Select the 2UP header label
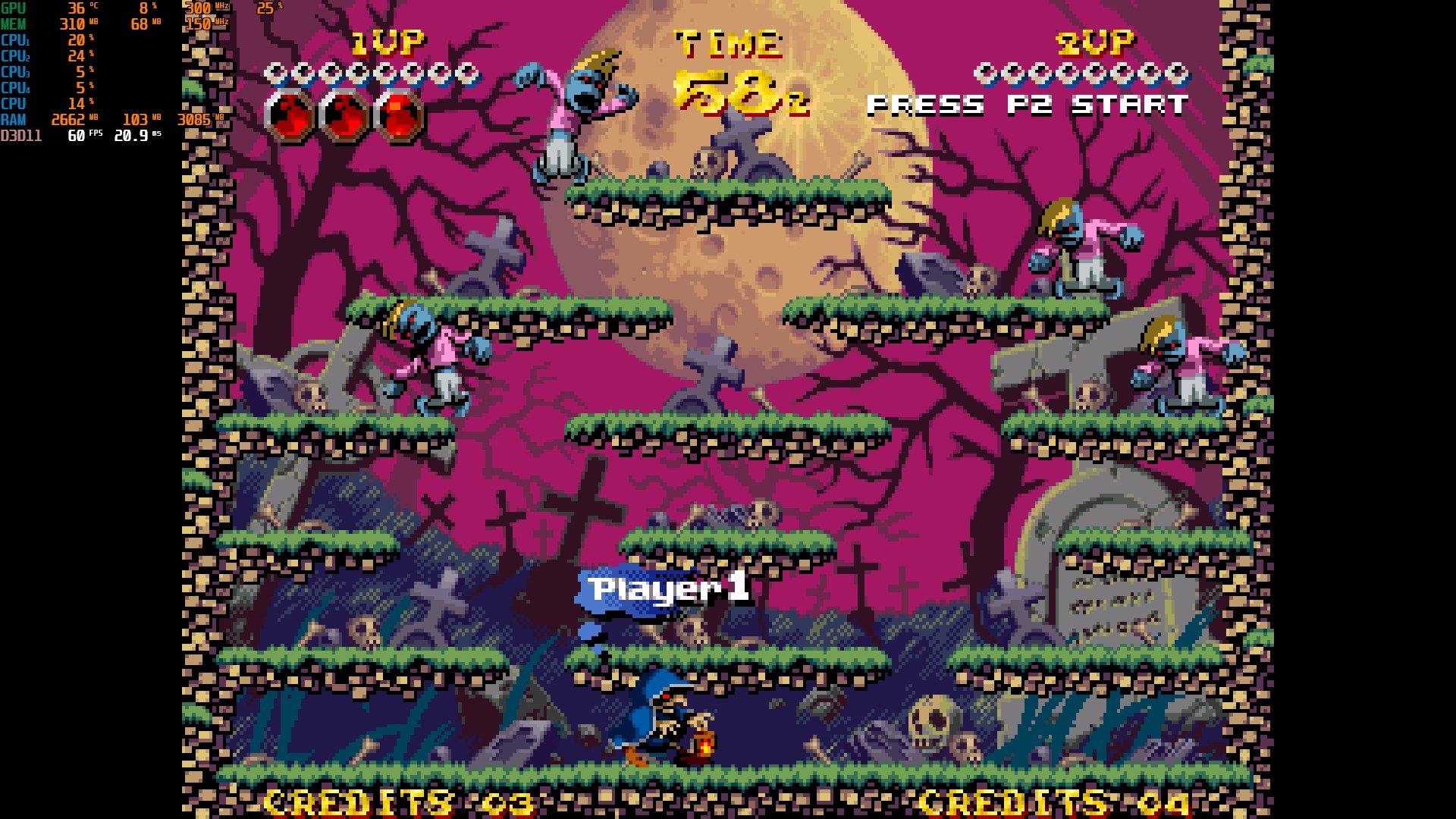 tap(1092, 43)
